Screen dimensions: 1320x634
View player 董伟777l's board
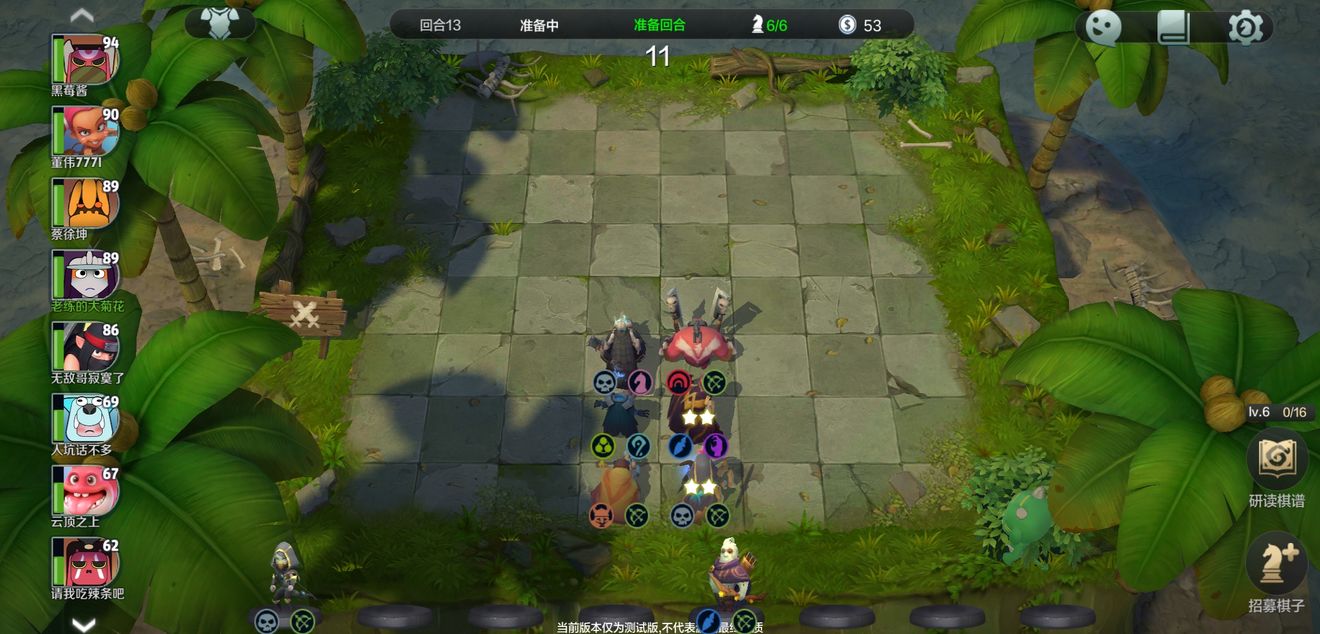pos(92,131)
